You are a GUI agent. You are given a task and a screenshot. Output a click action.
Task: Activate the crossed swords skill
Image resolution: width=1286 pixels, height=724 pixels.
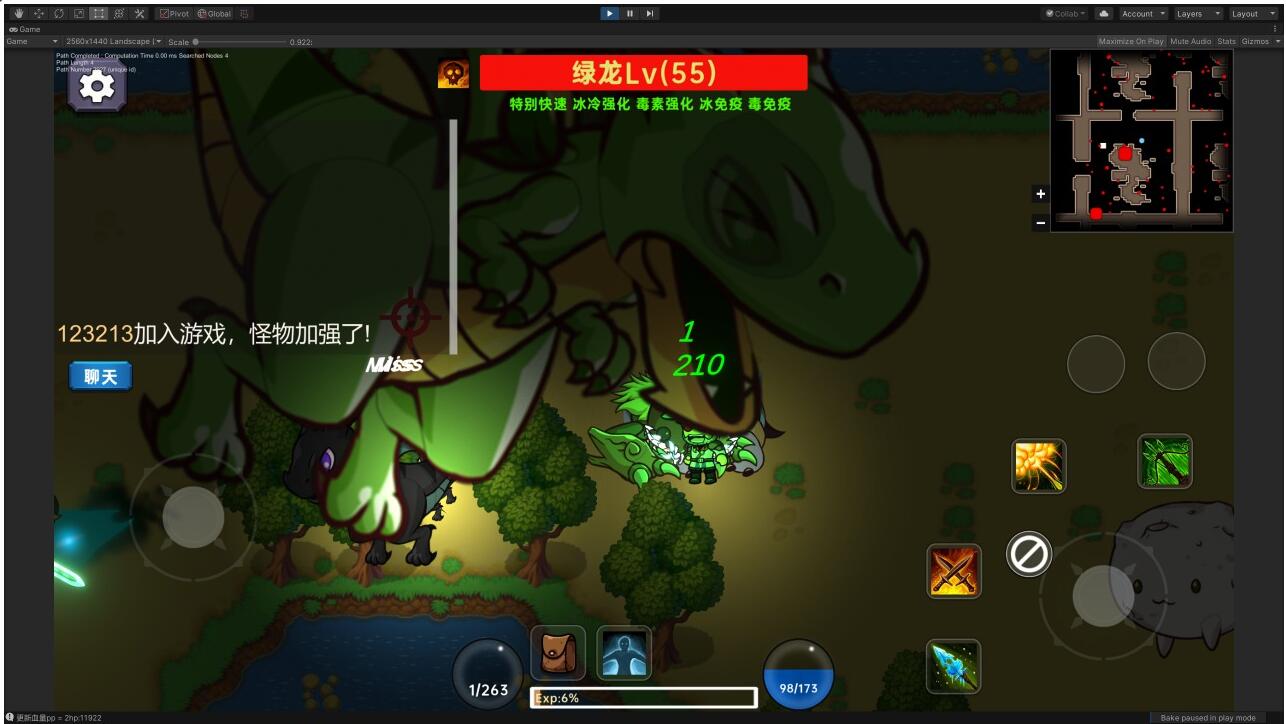[953, 571]
